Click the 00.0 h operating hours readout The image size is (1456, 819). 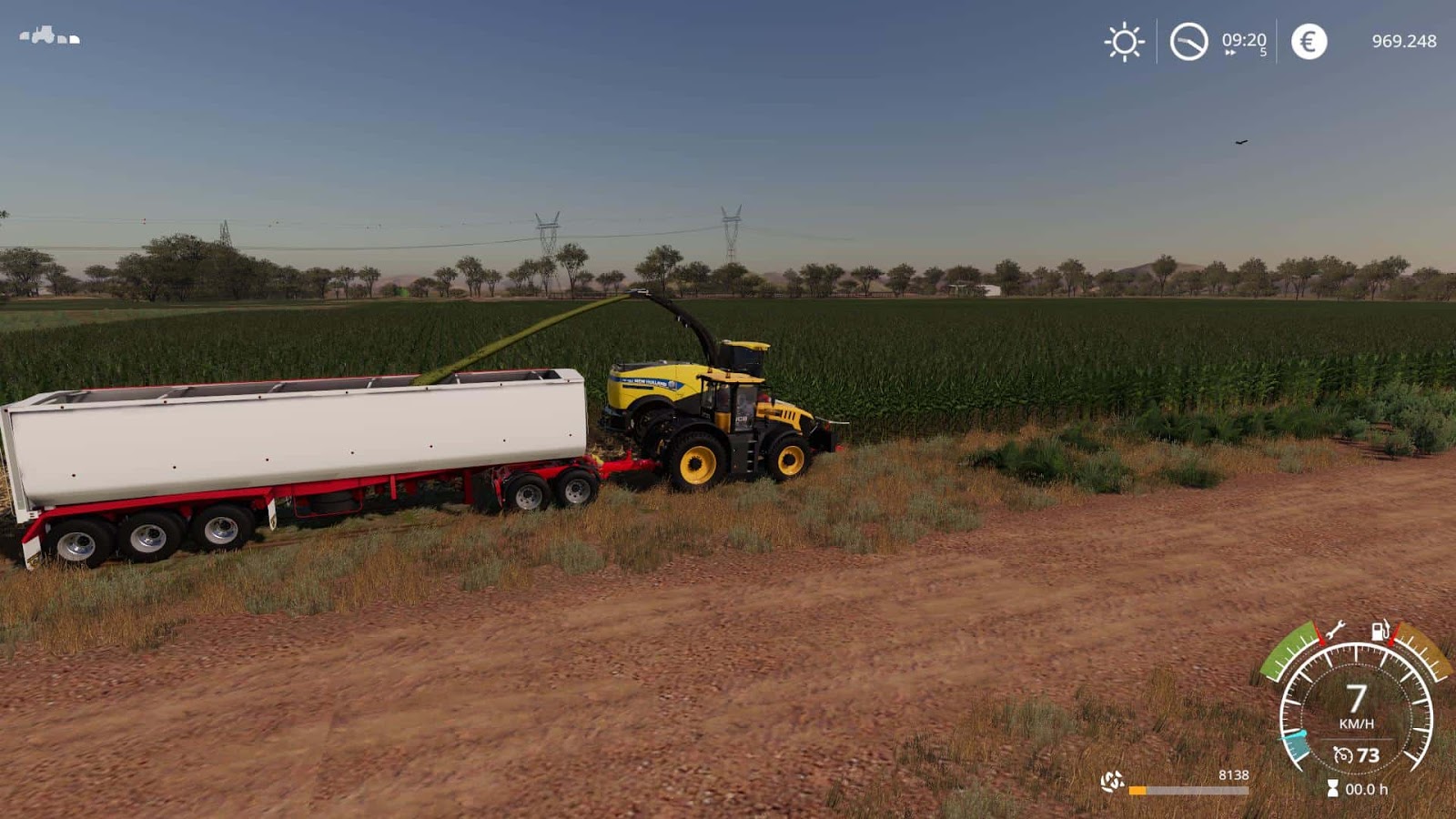[1367, 788]
